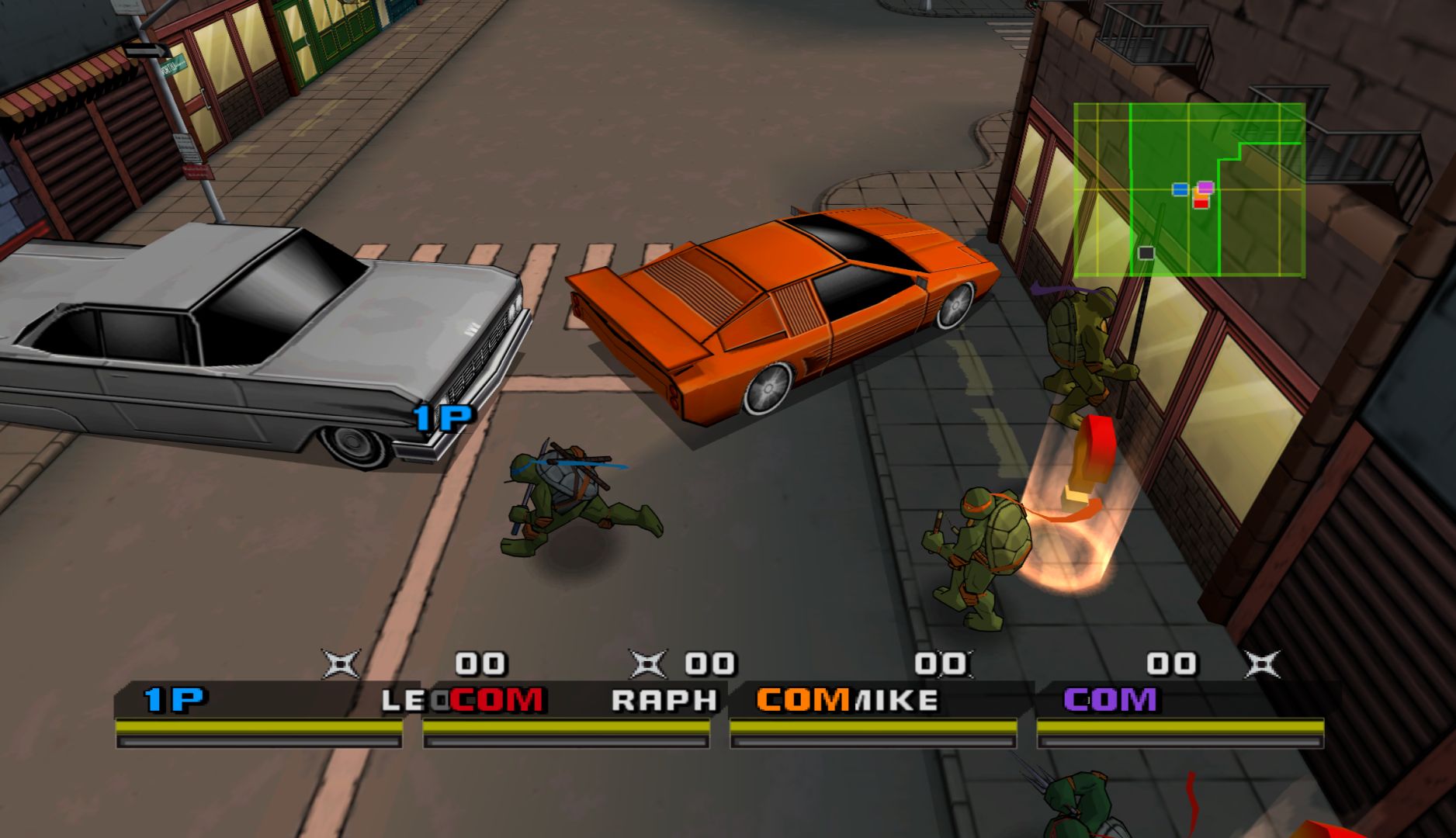Click the green city minimap
Viewport: 1456px width, 838px height.
[1189, 190]
